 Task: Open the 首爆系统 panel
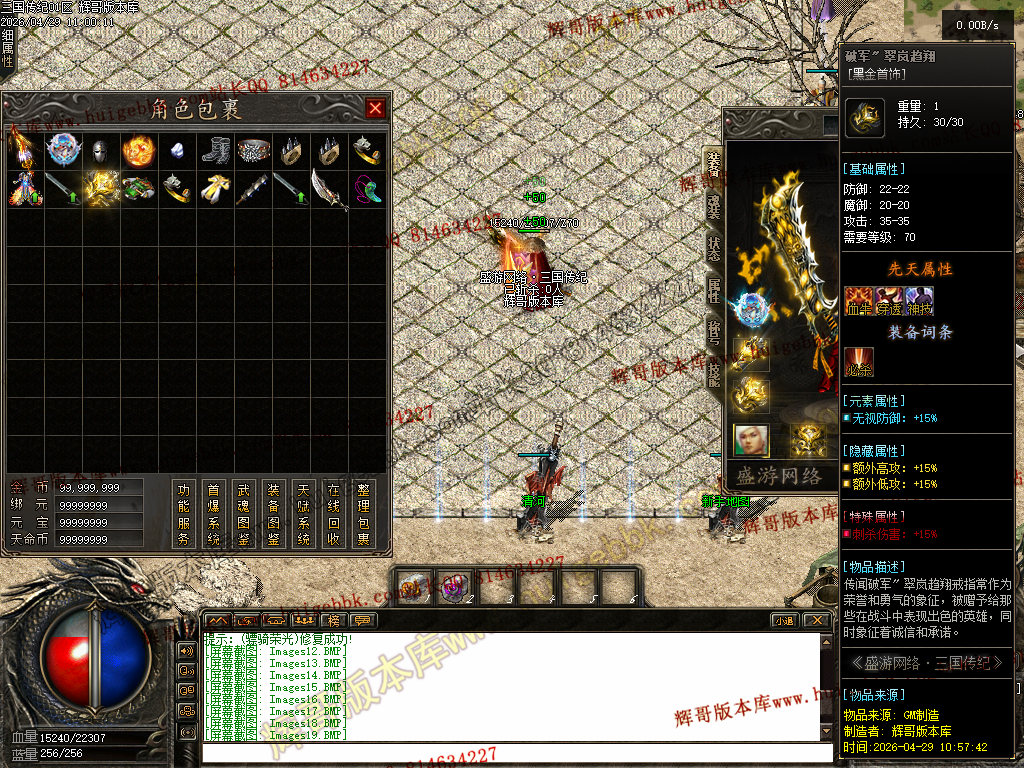tap(214, 515)
